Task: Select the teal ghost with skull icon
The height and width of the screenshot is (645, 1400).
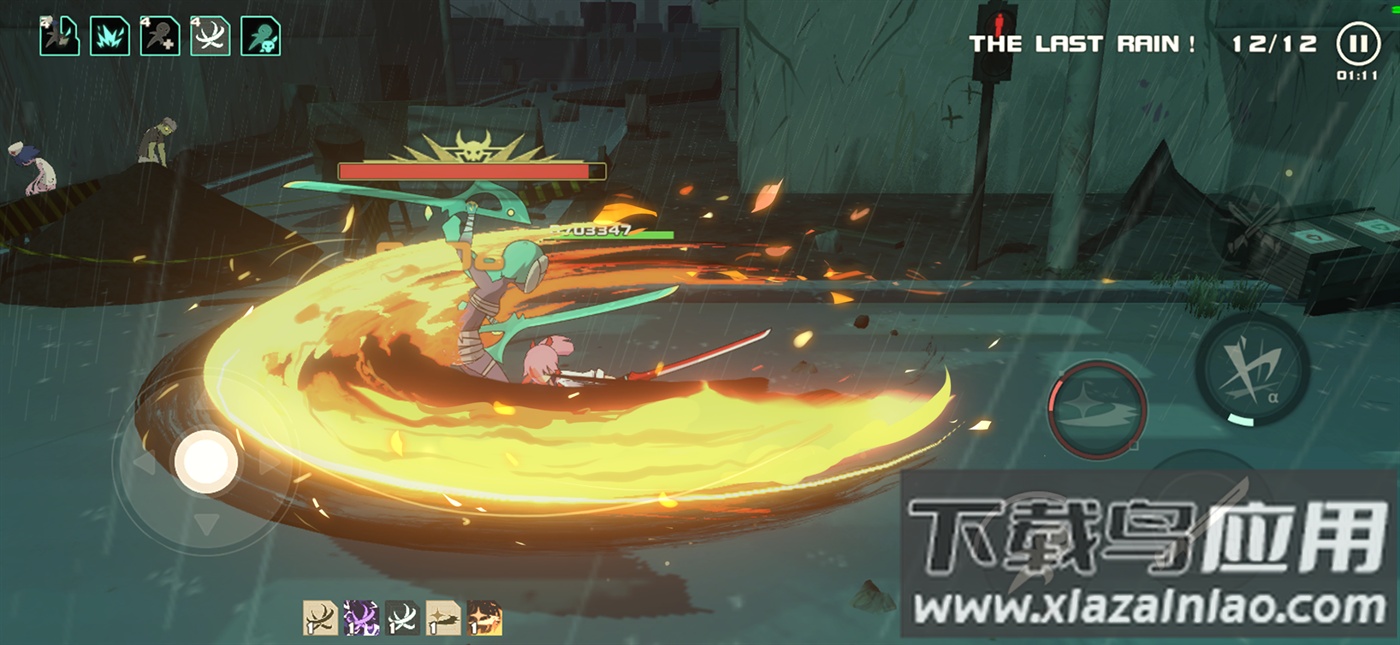Action: tap(260, 36)
